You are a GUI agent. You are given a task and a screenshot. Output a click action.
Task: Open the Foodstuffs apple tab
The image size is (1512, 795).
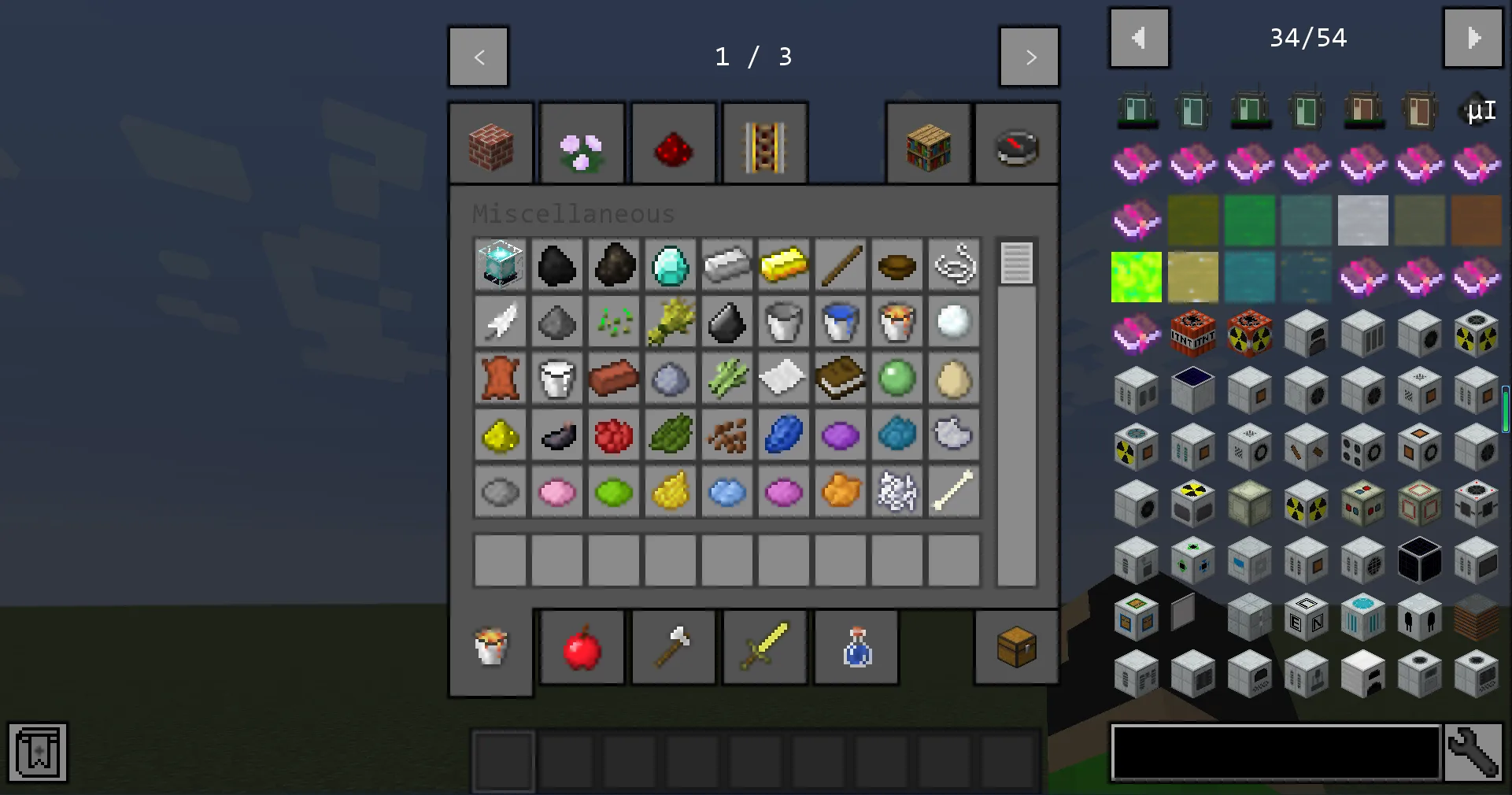tap(582, 646)
